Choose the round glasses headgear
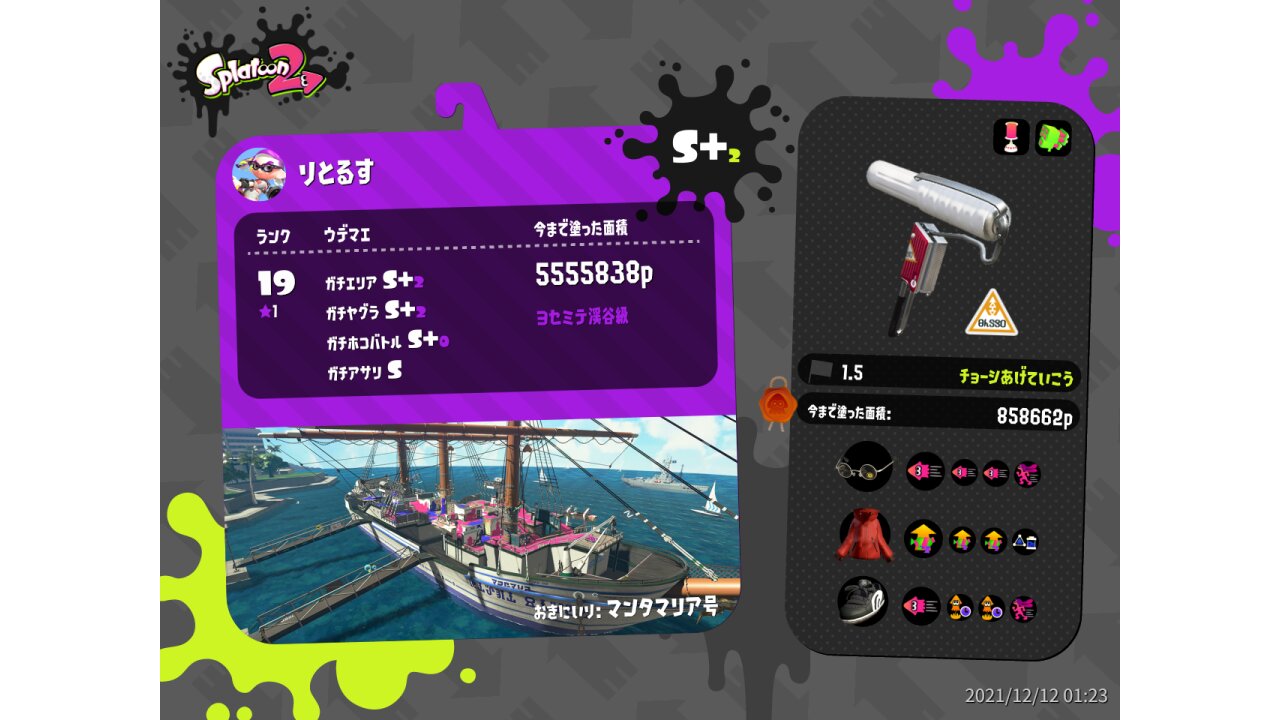 point(863,468)
